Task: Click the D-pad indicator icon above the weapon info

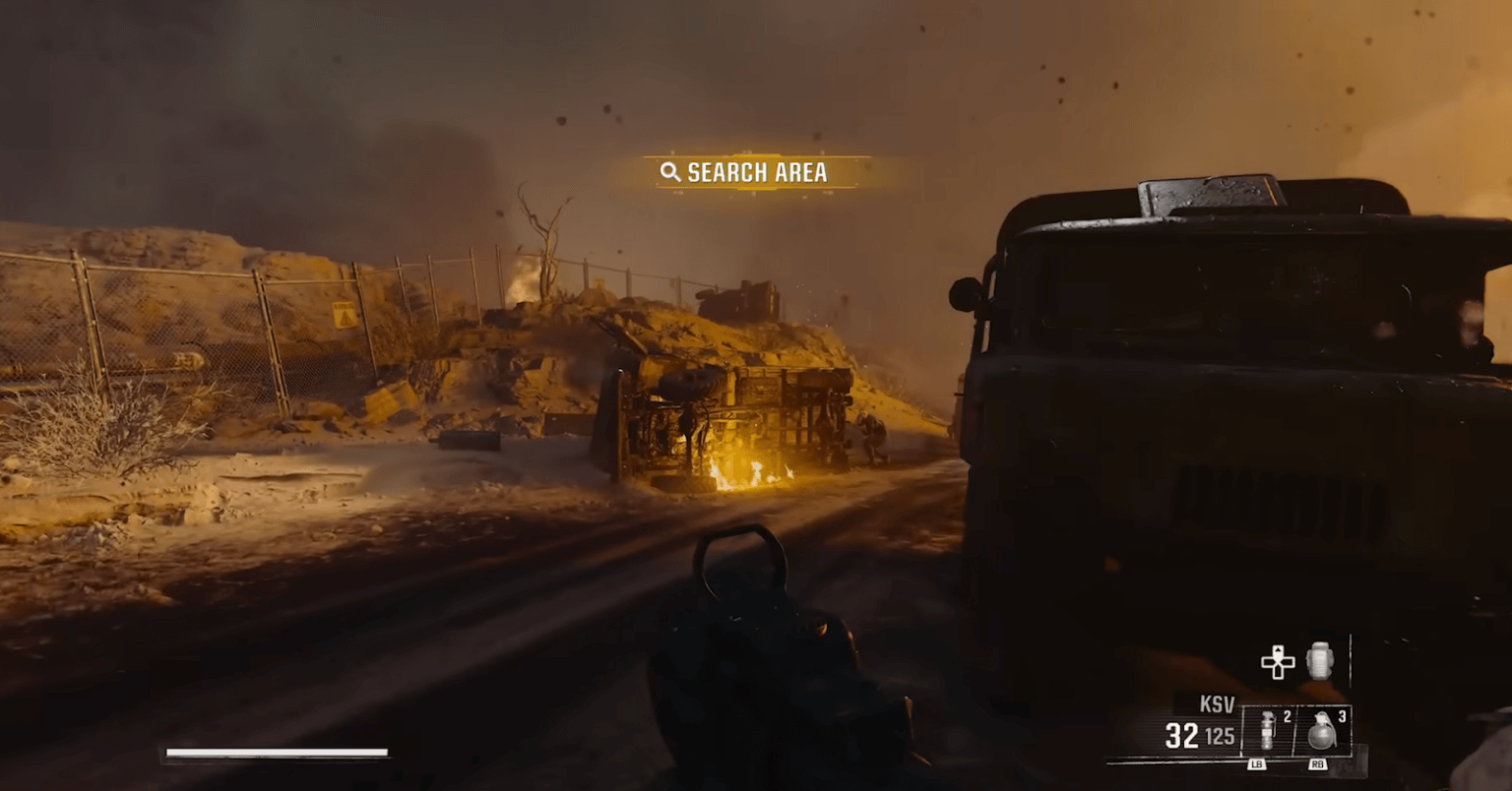Action: (x=1278, y=663)
